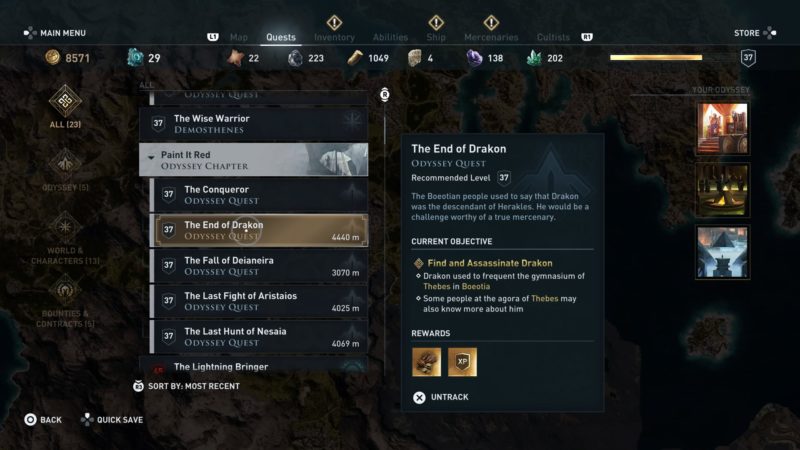The width and height of the screenshot is (800, 450).
Task: Open The Last Hunt of Nesaia quest
Action: click(x=258, y=336)
